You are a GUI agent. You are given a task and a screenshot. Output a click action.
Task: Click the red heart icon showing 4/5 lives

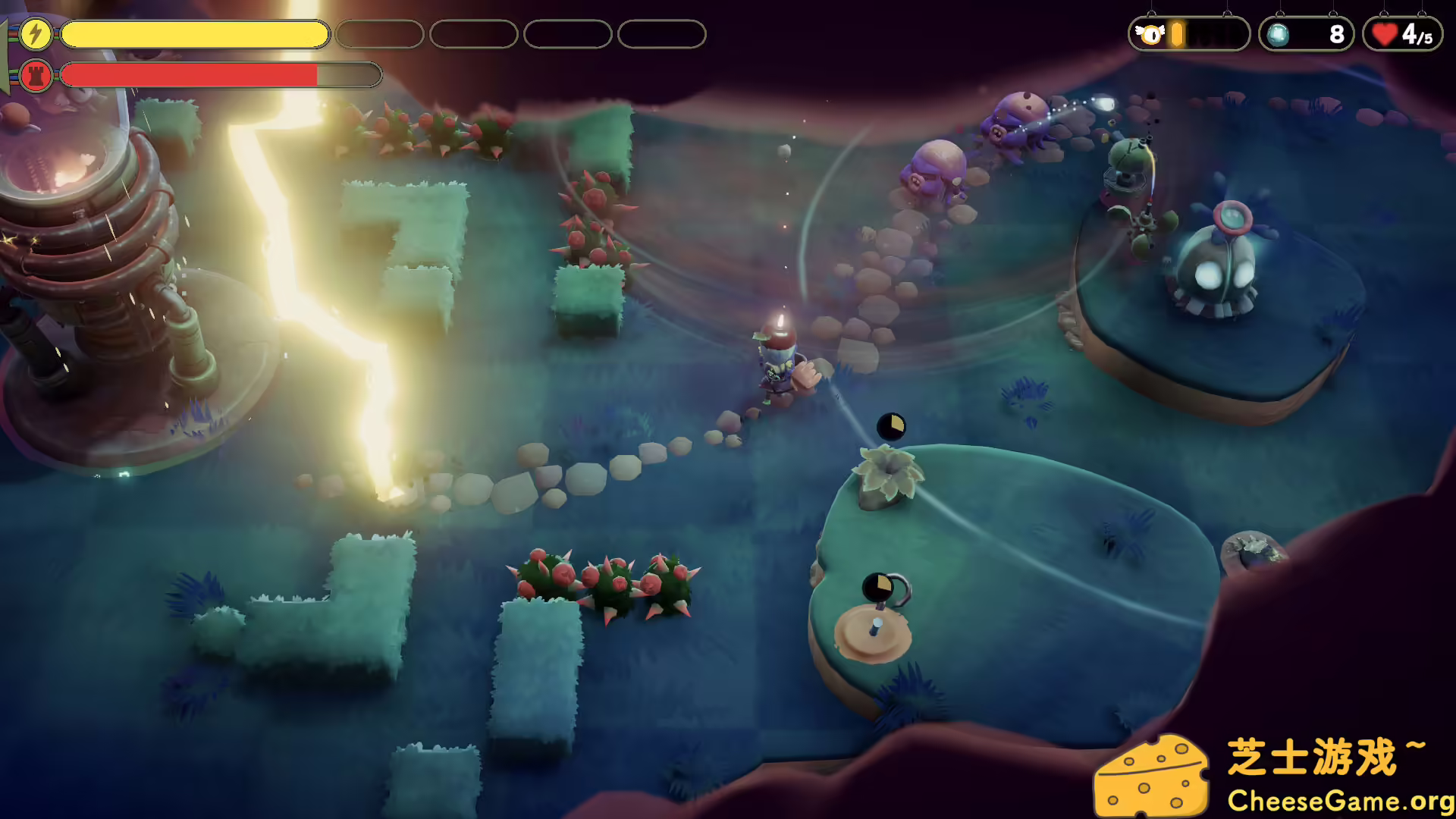click(x=1385, y=33)
